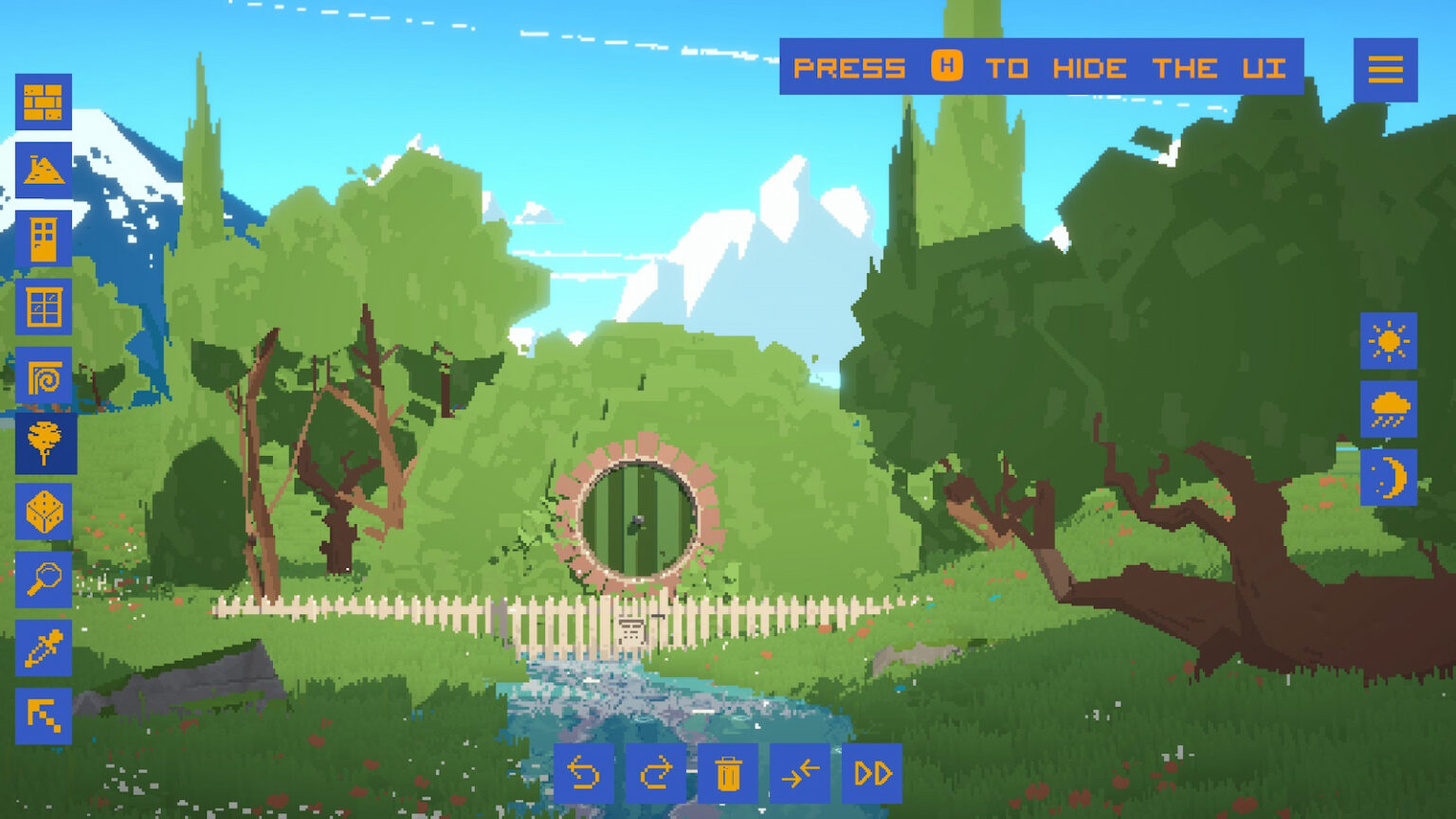The width and height of the screenshot is (1456, 819).
Task: Clear the scene with the trash icon
Action: tap(728, 773)
